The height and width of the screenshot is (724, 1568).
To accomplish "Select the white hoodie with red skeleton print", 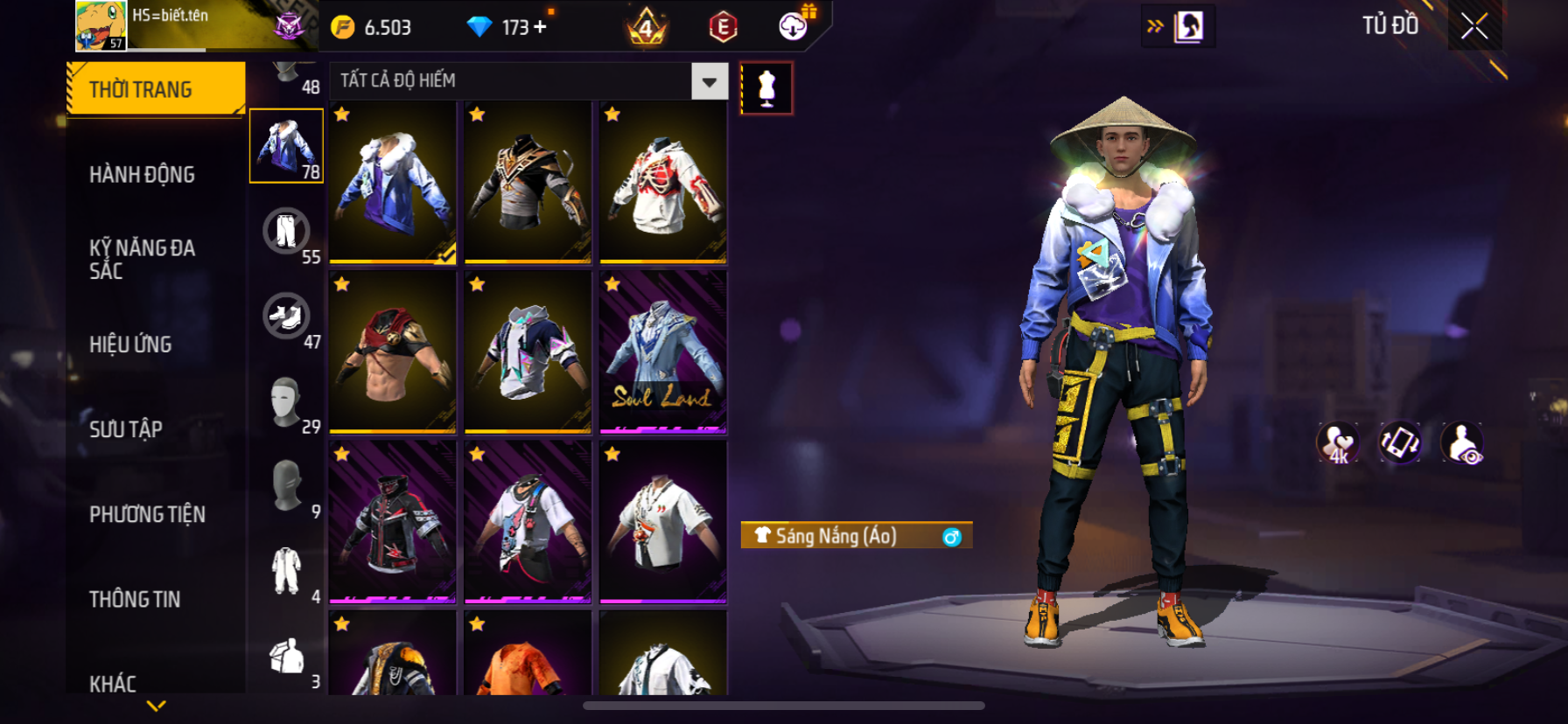I will (x=663, y=182).
